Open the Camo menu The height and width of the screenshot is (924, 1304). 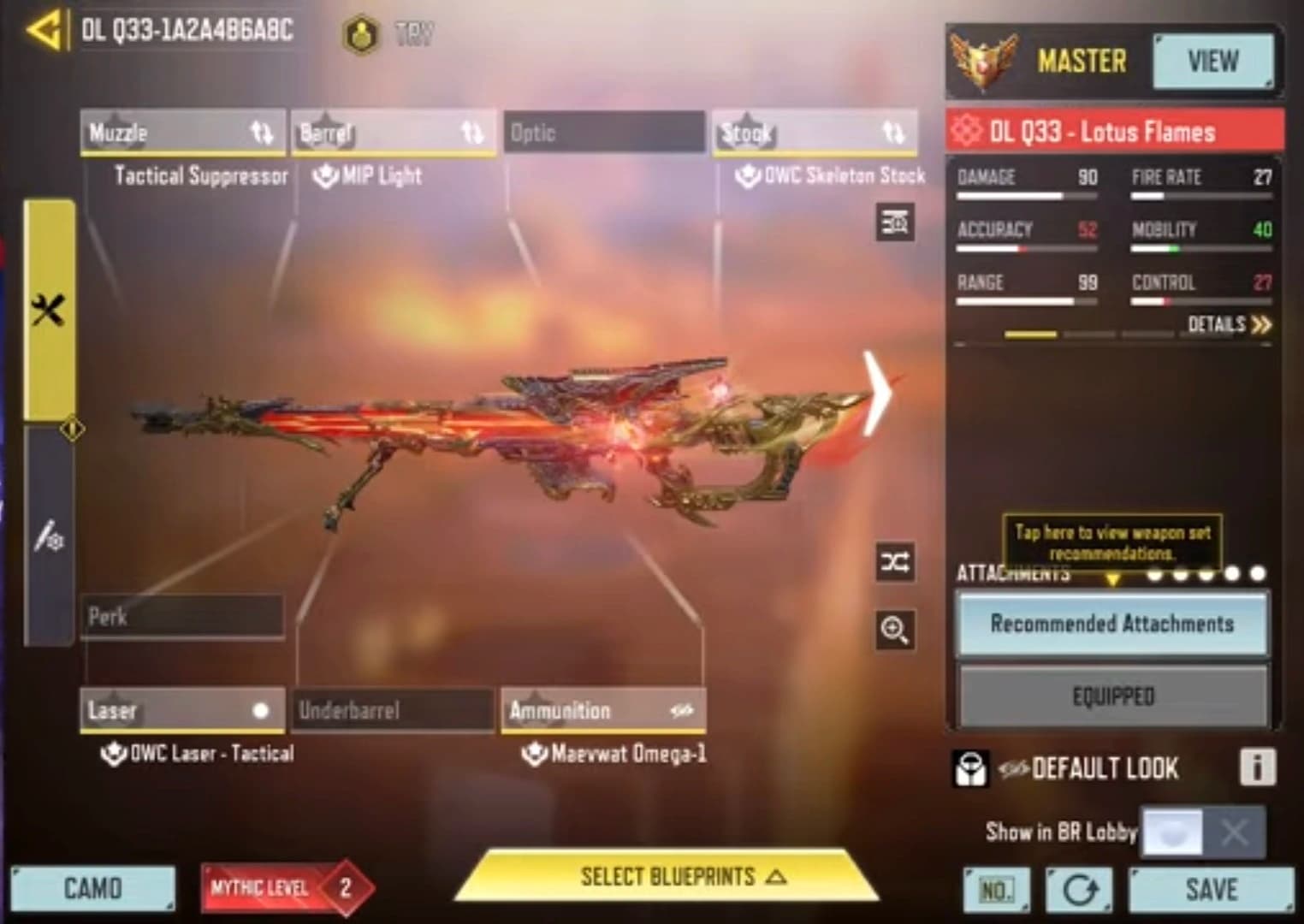pyautogui.click(x=92, y=889)
